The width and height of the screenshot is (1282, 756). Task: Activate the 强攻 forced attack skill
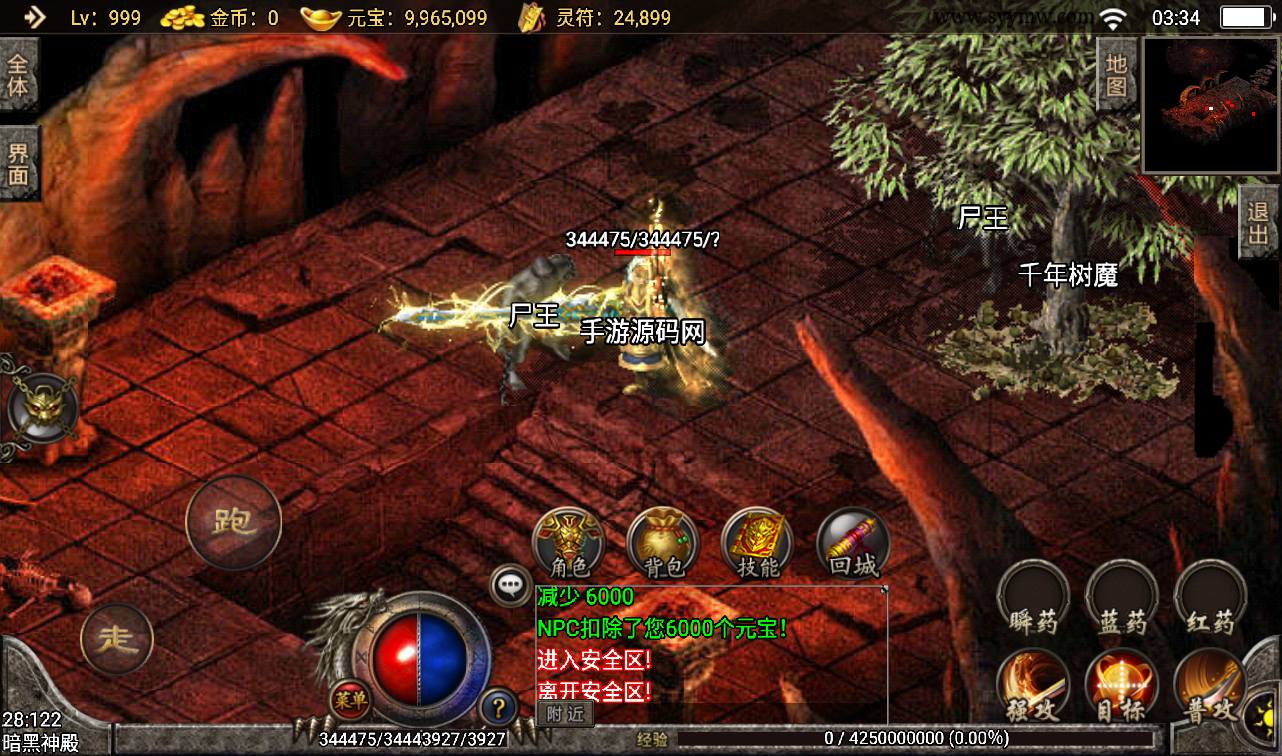click(x=1034, y=687)
